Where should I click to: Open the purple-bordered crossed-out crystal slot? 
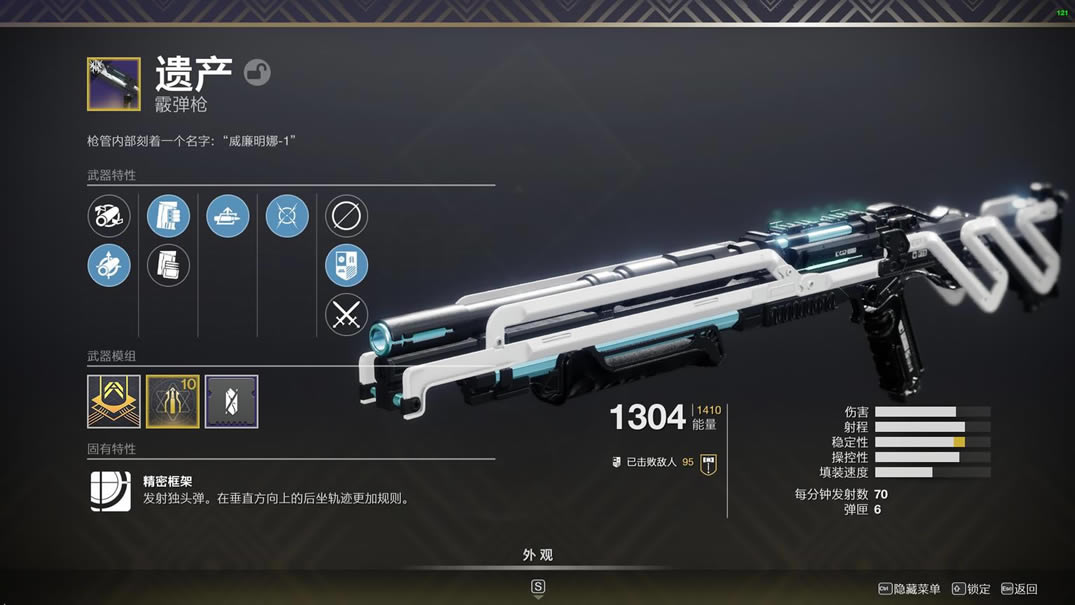[232, 401]
